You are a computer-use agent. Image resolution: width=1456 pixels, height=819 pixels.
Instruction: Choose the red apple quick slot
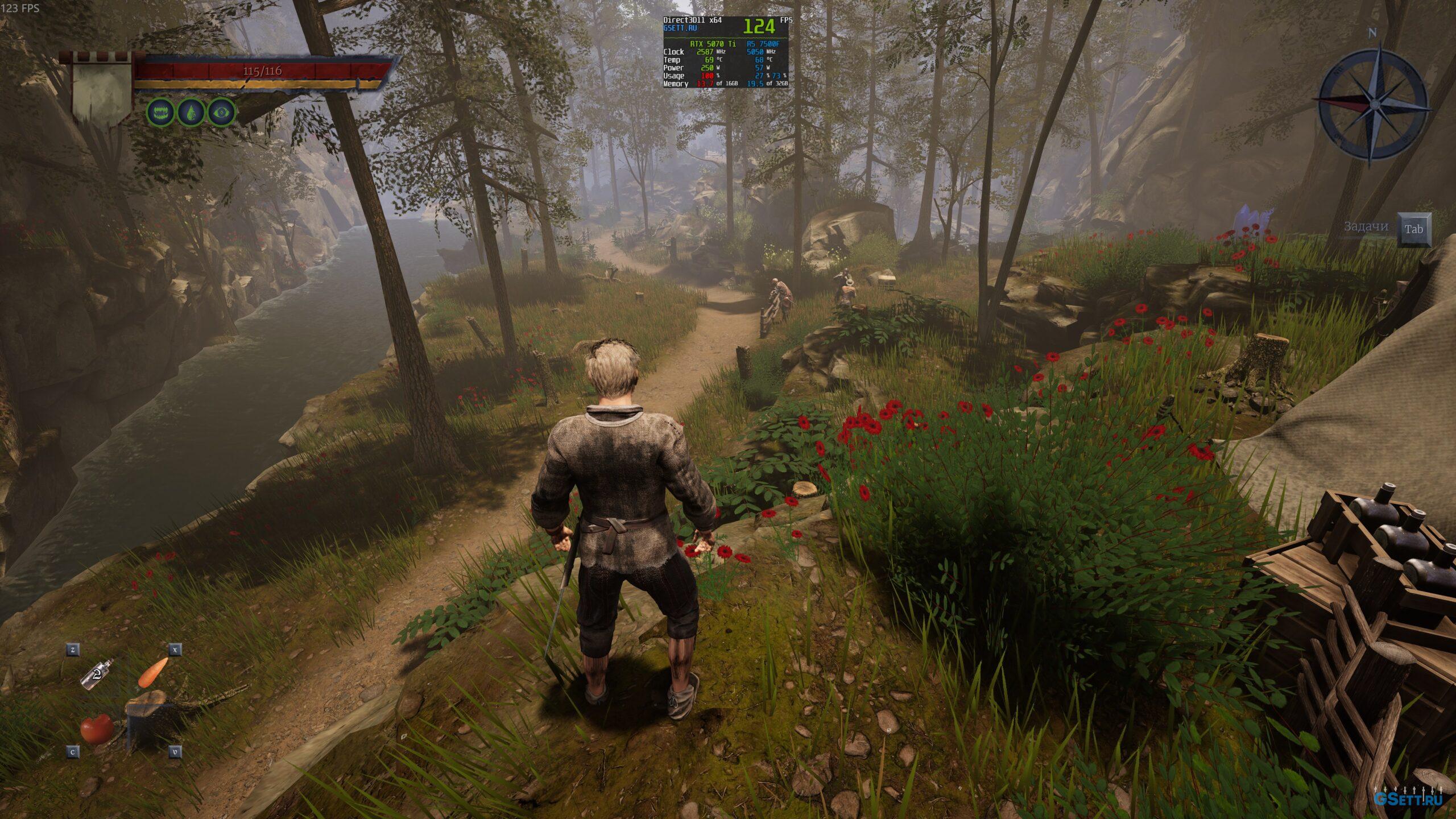click(97, 728)
